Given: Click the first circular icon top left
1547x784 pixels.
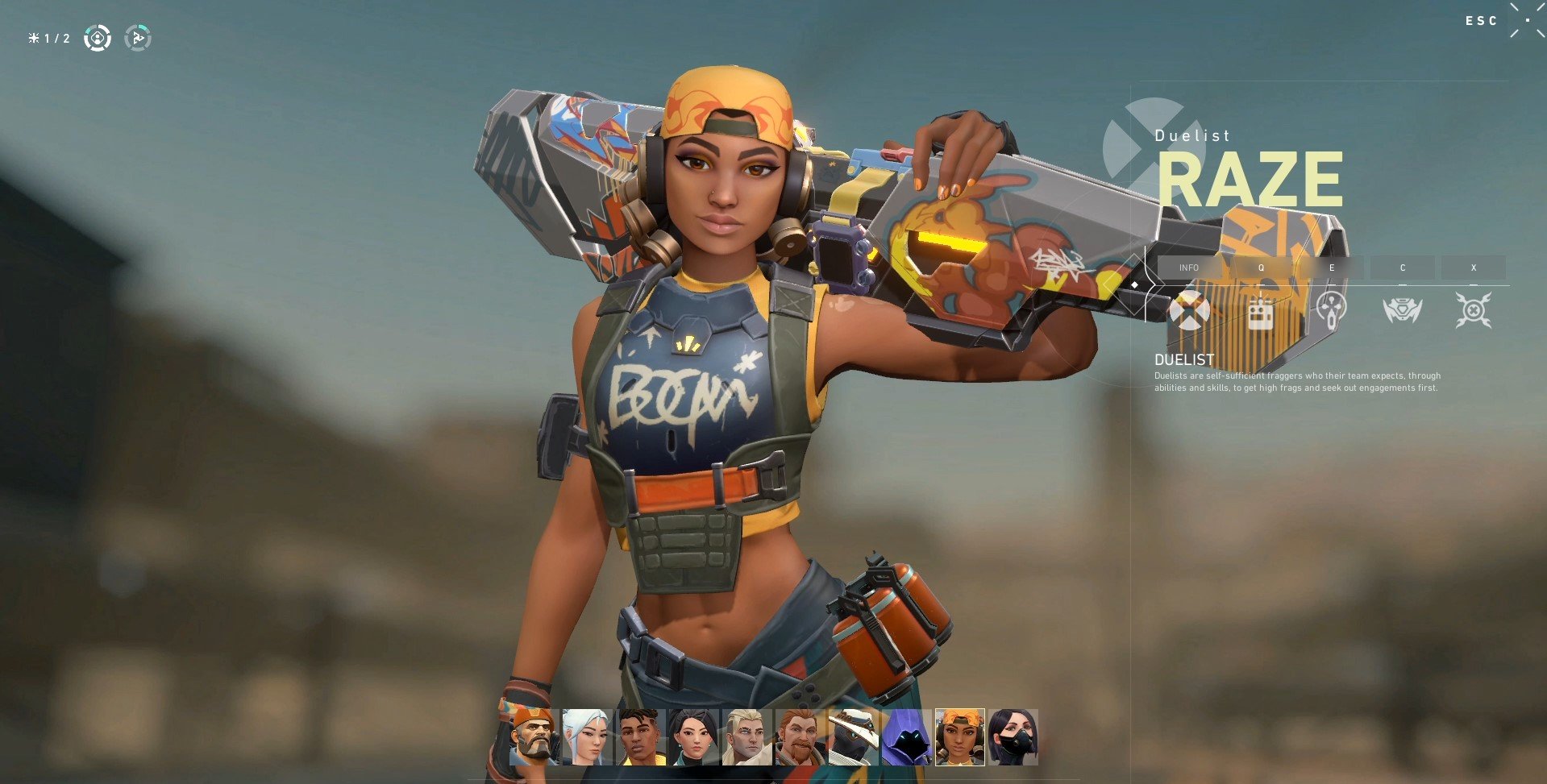Looking at the screenshot, I should click(x=97, y=38).
